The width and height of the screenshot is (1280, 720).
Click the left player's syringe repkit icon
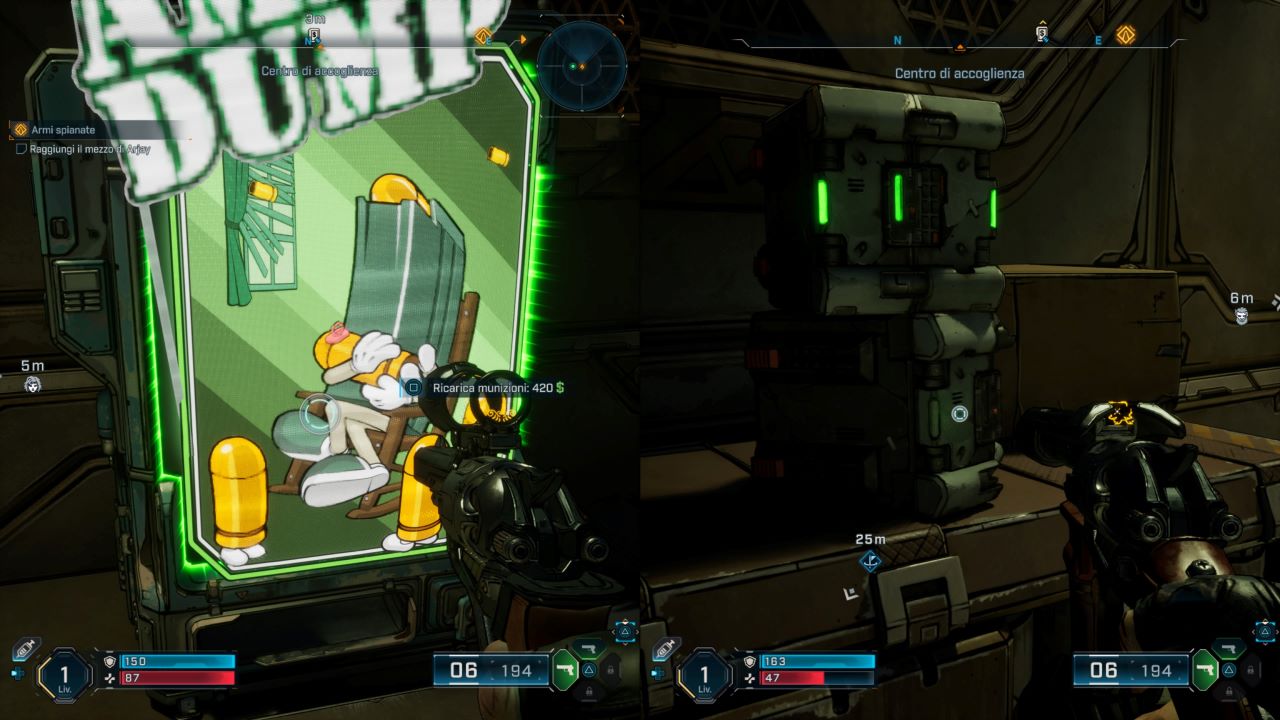25,650
